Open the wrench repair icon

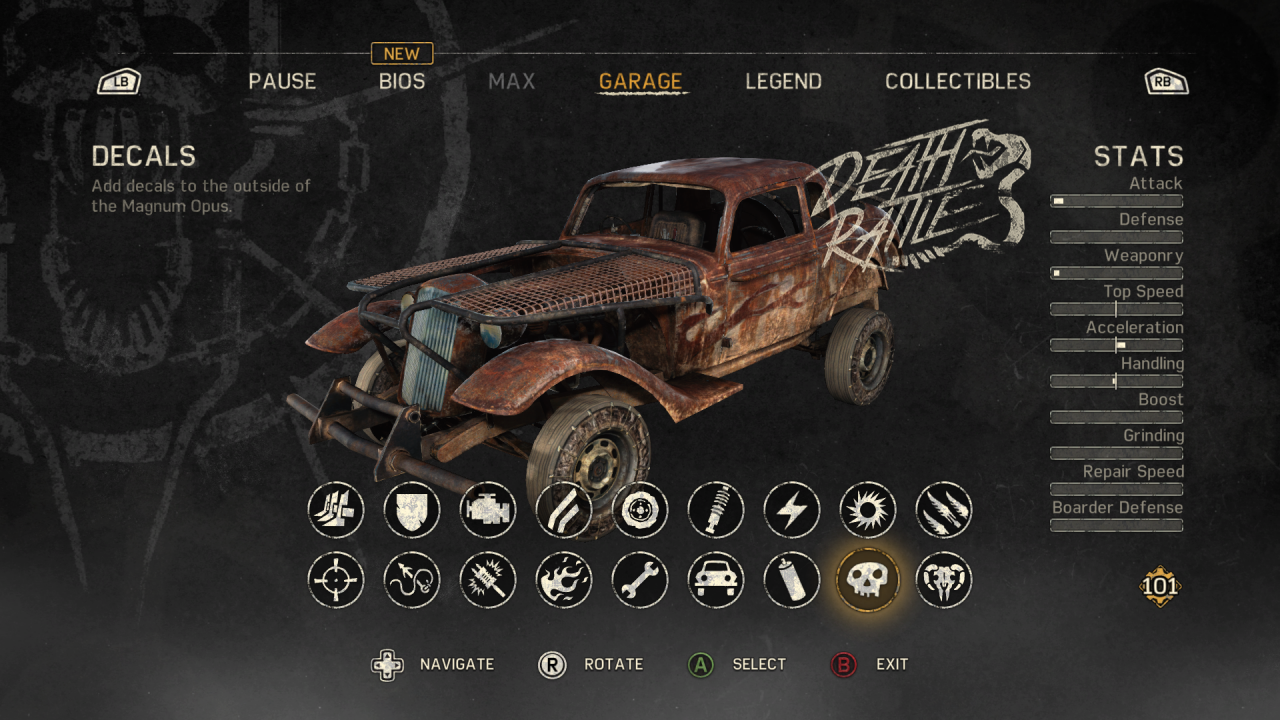pos(640,580)
